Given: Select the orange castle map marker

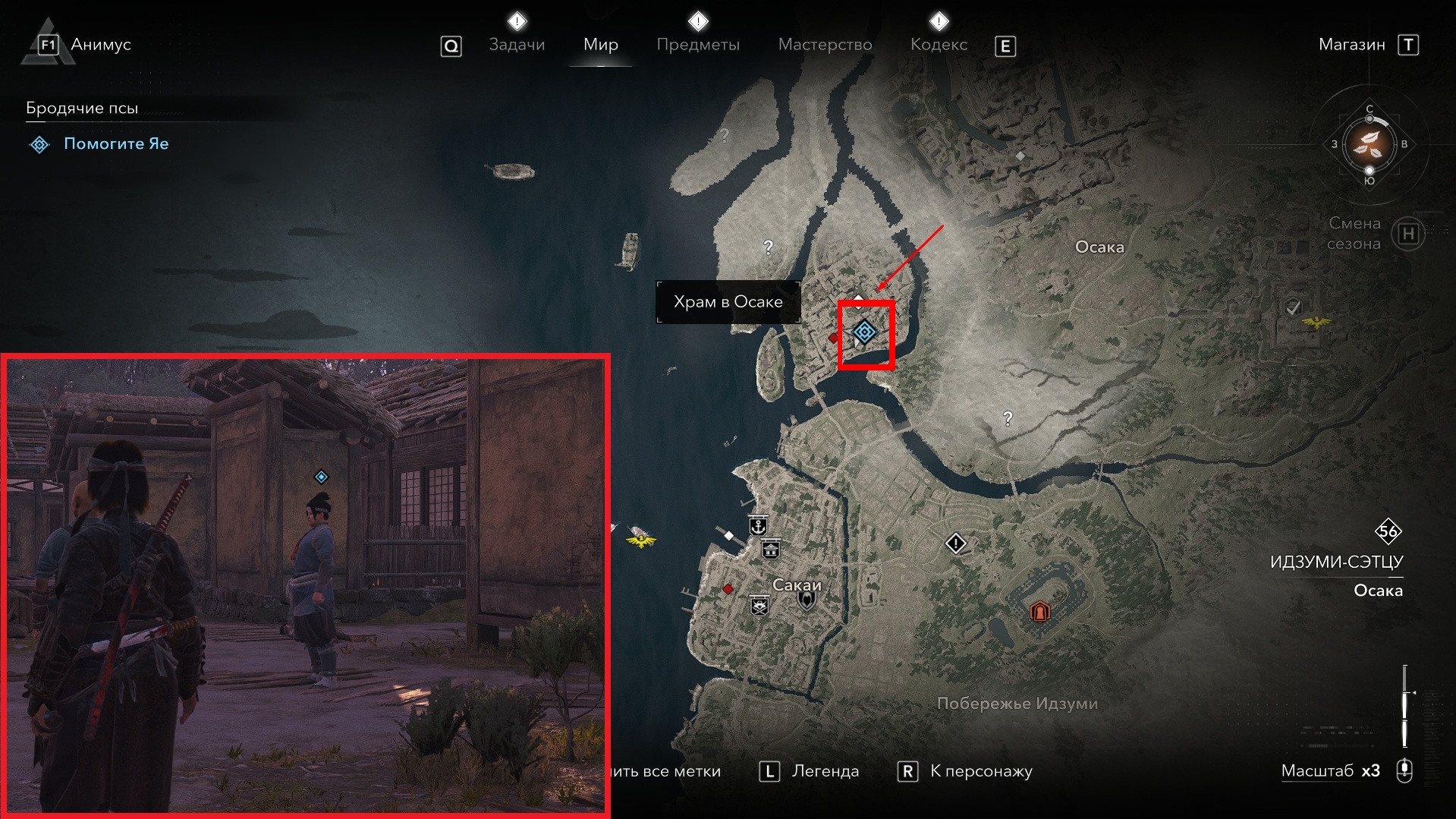Looking at the screenshot, I should 1039,611.
